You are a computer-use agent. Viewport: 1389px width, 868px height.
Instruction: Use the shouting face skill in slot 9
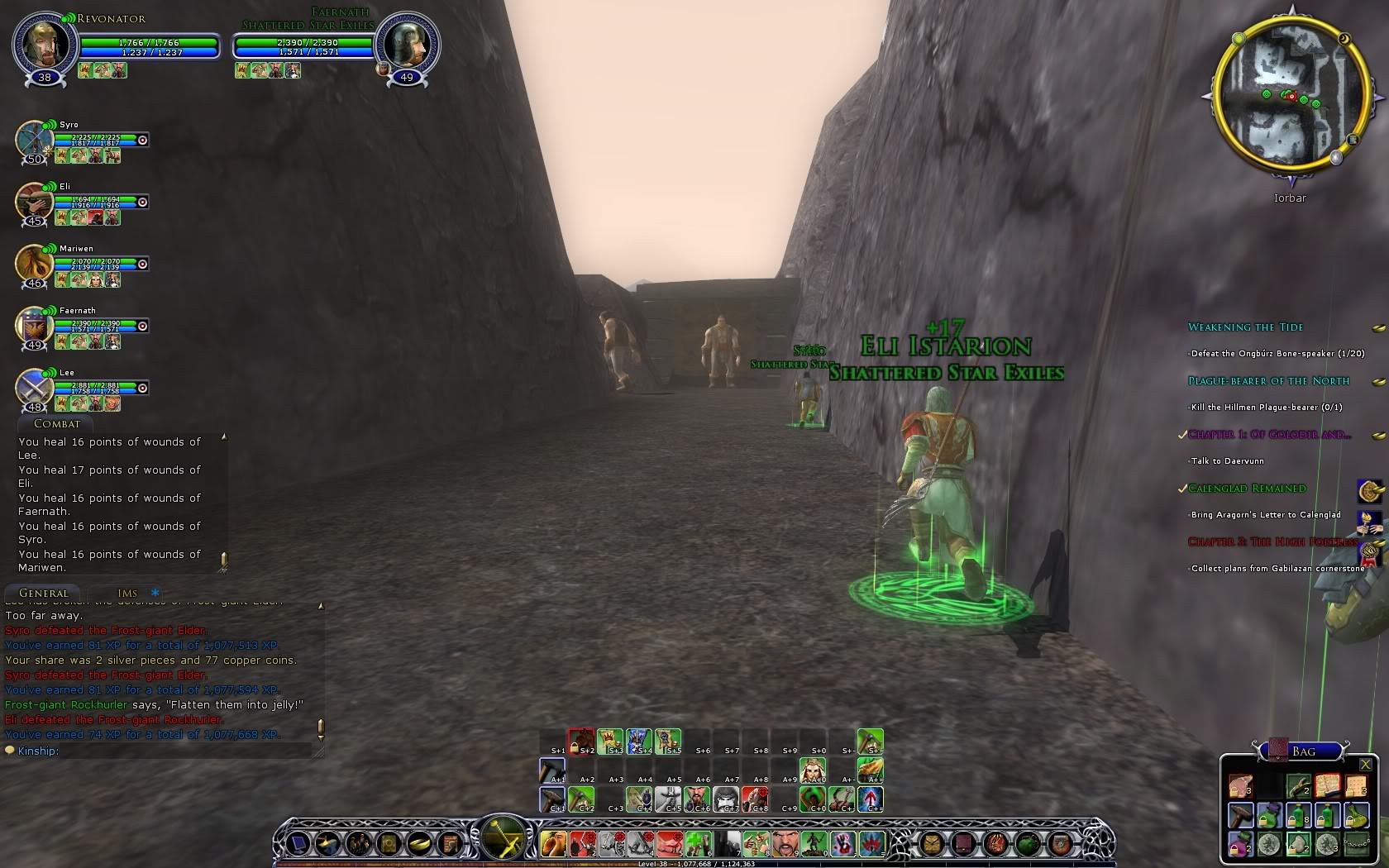[786, 843]
